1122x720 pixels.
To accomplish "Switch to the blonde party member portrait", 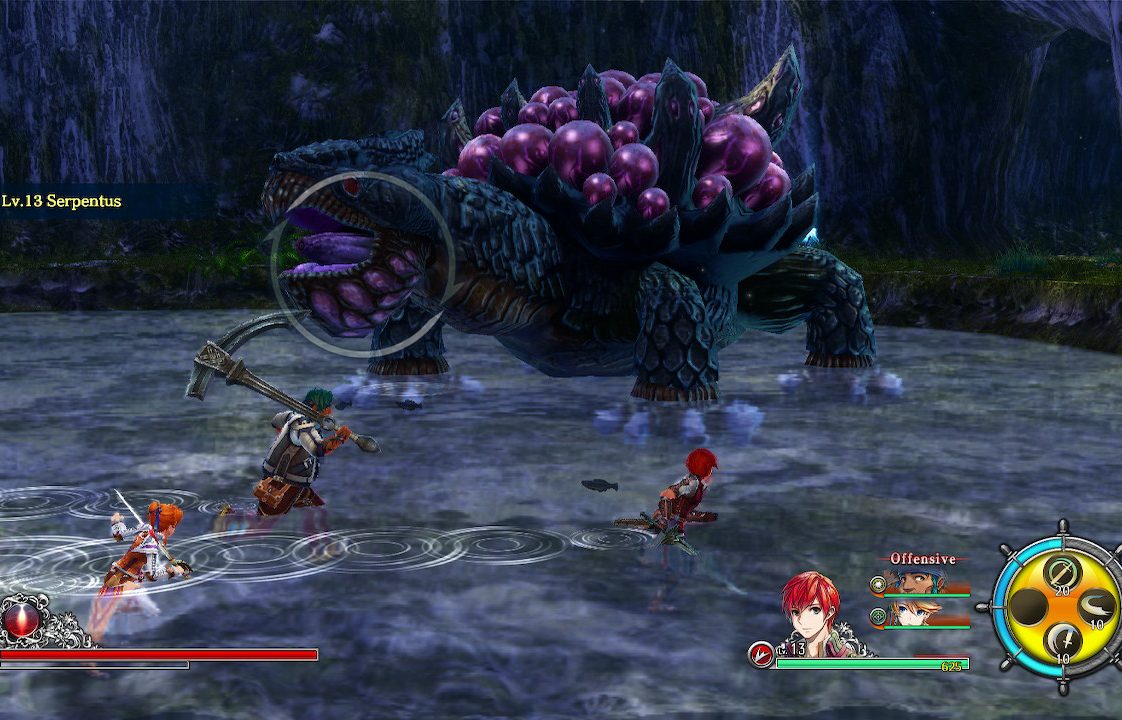I will tap(908, 614).
